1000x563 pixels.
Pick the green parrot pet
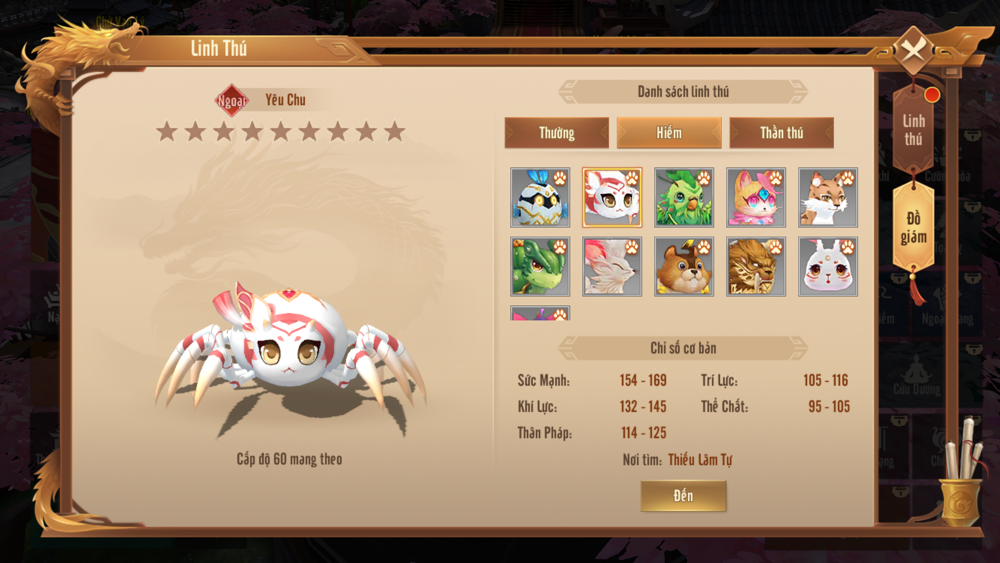pos(684,197)
